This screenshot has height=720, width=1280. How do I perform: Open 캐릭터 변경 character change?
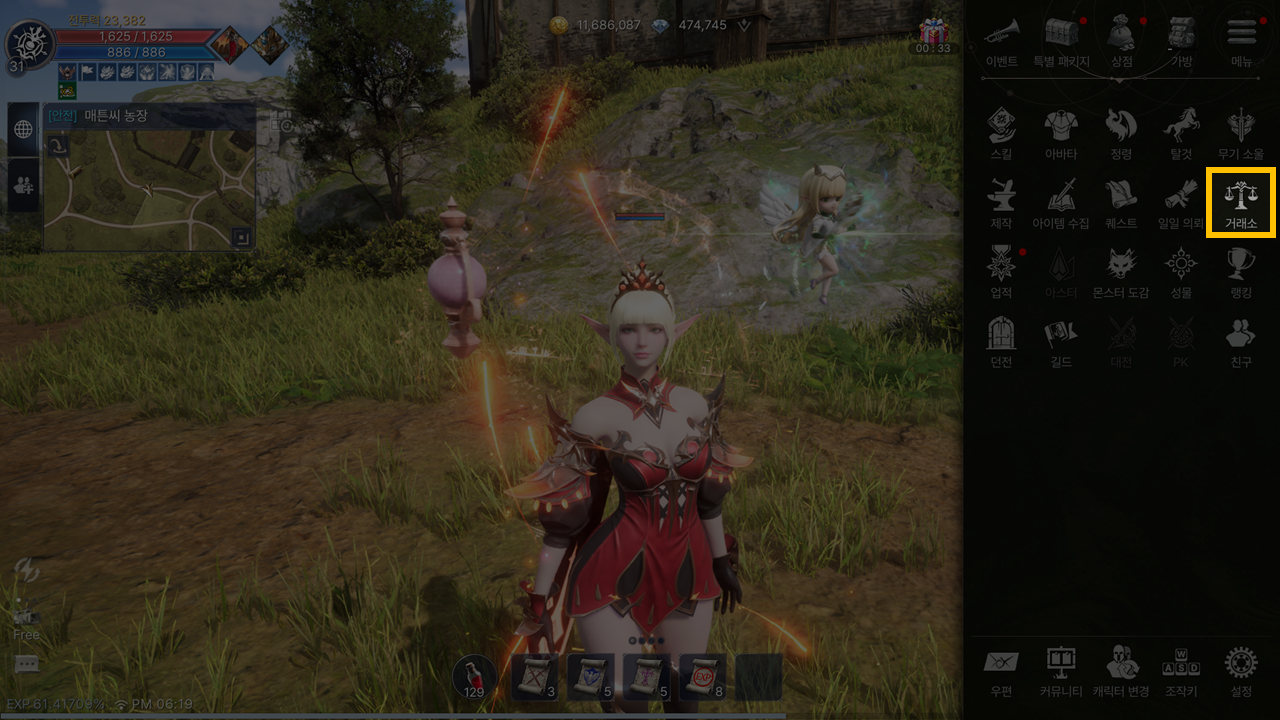coord(1121,670)
